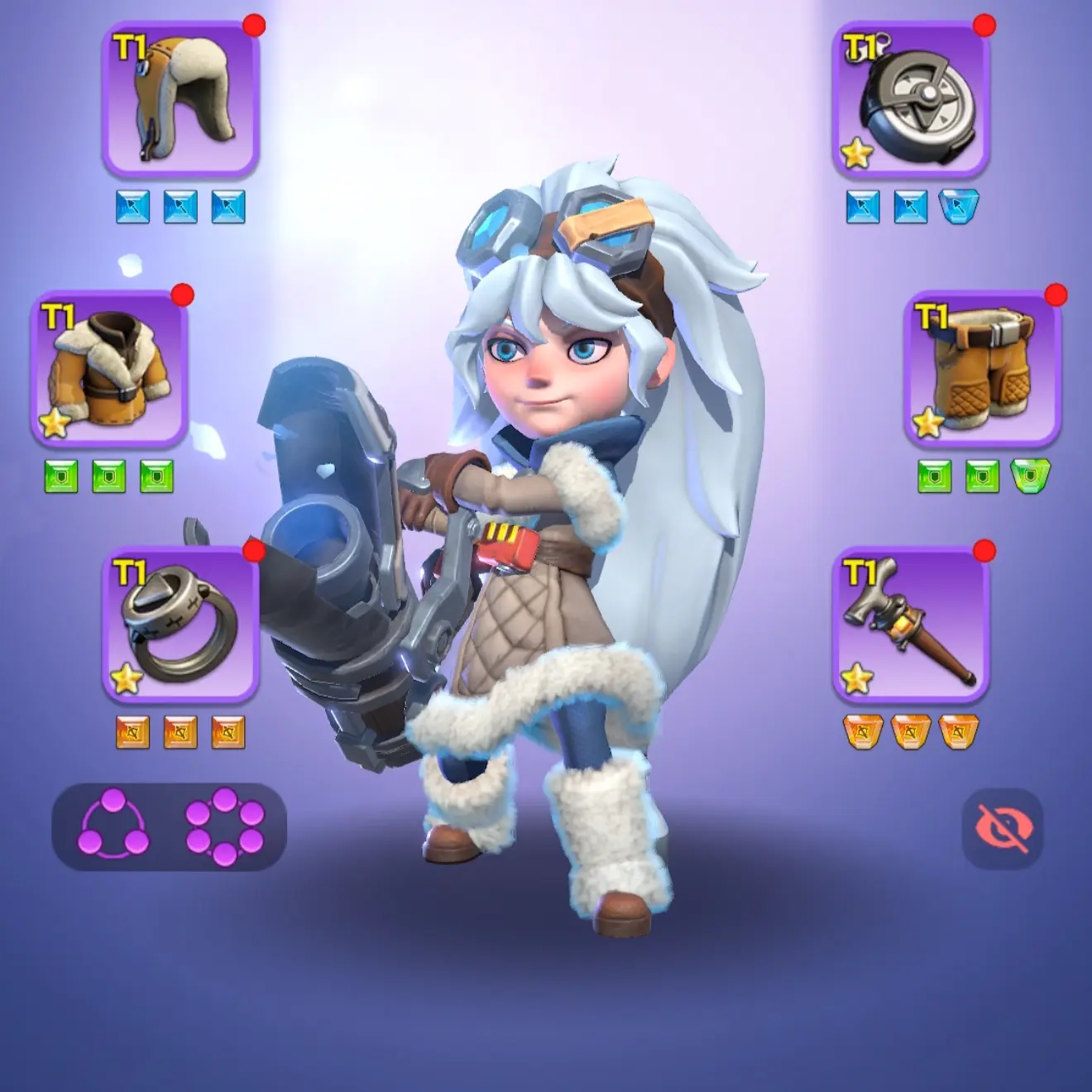Activate the six-dot circle set icon
Screen dimensions: 1092x1092
pyautogui.click(x=225, y=826)
